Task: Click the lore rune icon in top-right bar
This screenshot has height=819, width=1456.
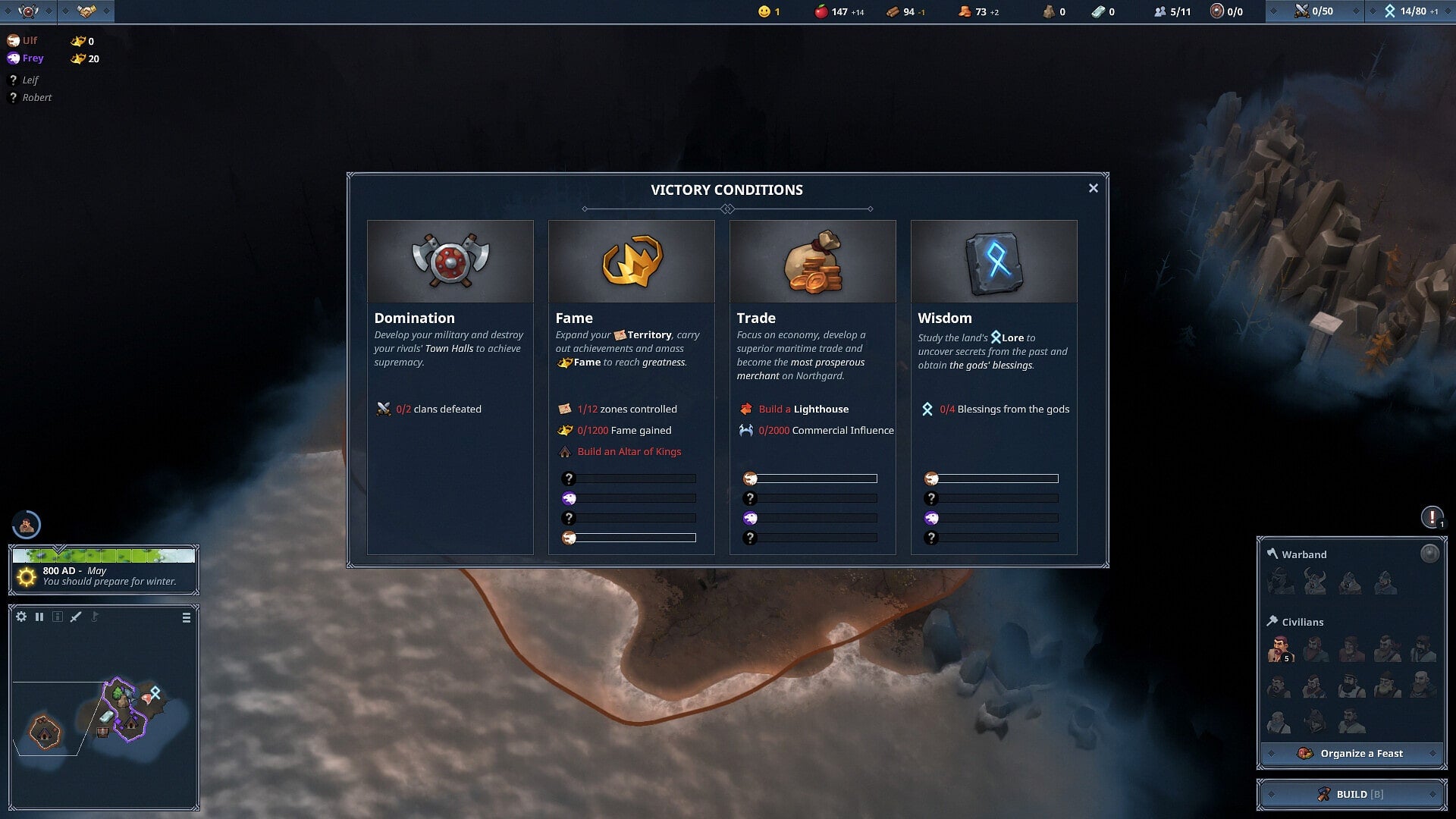Action: click(1390, 11)
